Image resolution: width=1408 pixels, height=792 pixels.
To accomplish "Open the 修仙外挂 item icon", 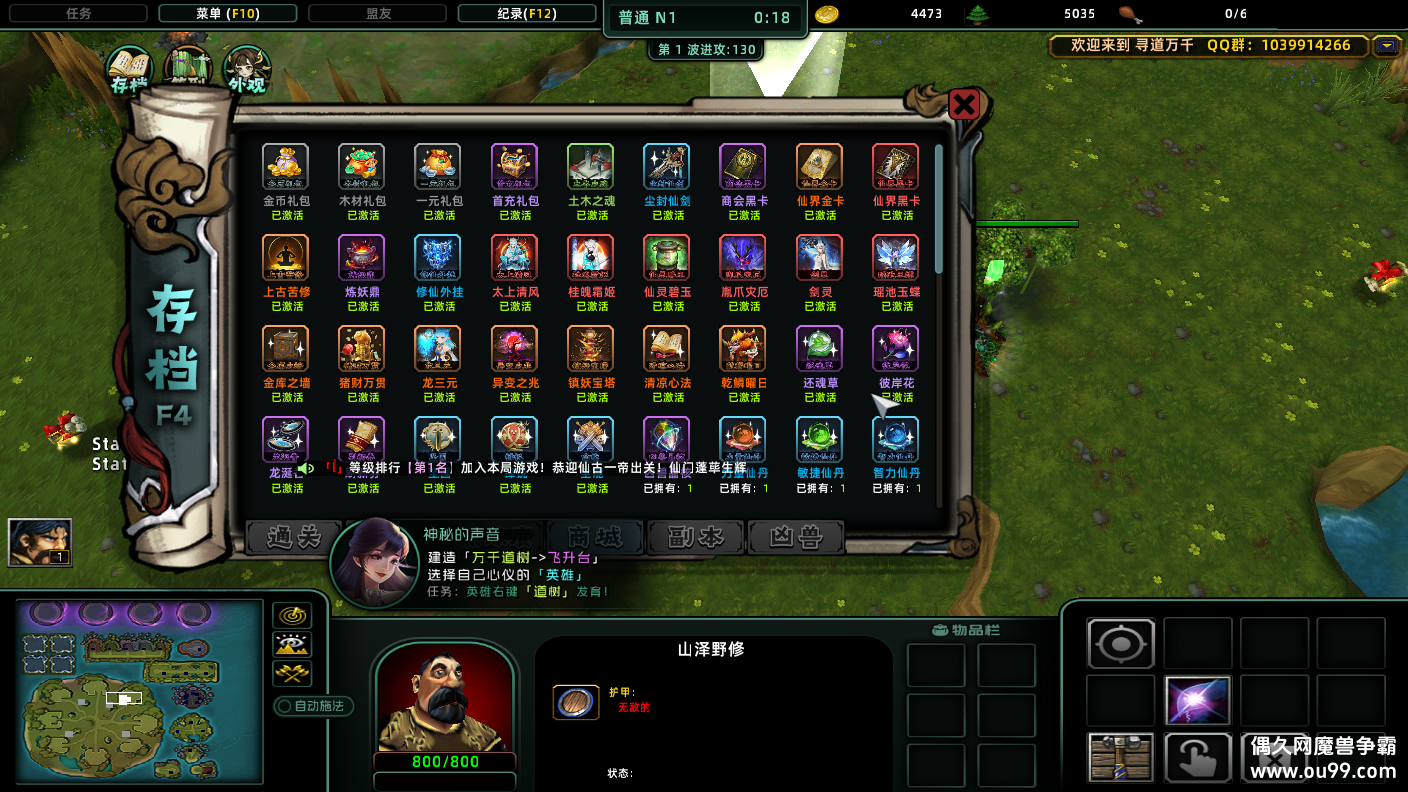I will coord(438,257).
